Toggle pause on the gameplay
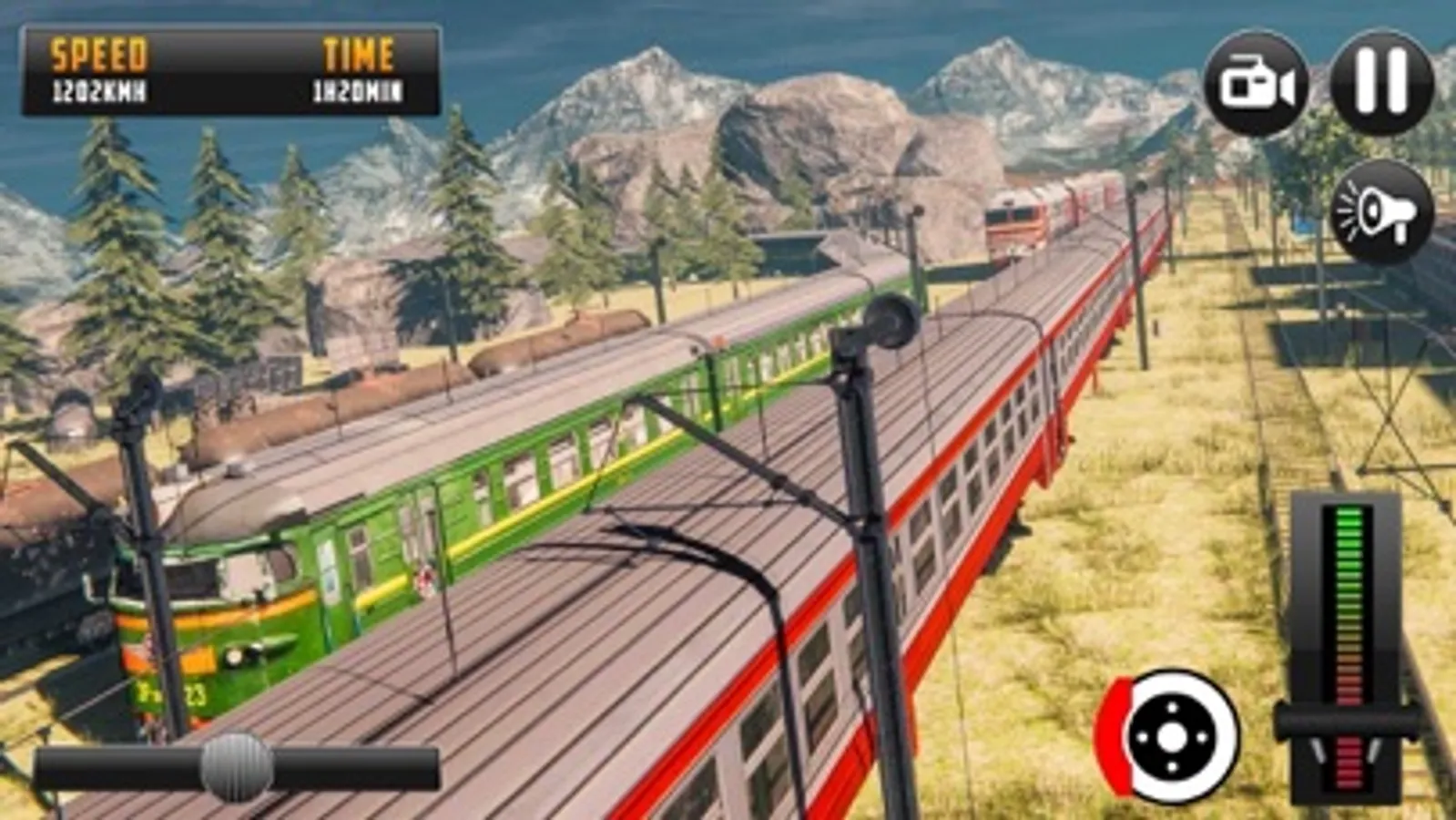This screenshot has width=1456, height=820. coord(1380,78)
